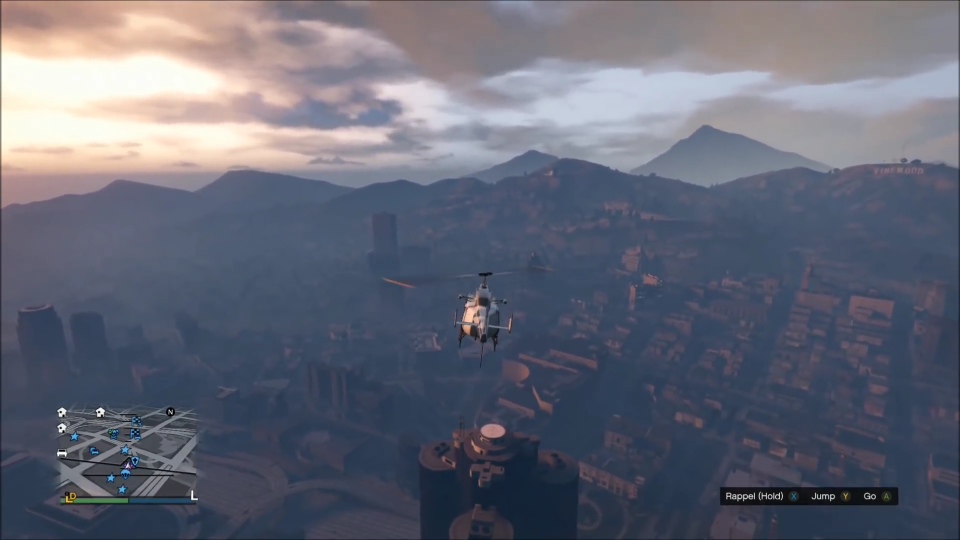Choose the blue shield blip on minimap
This screenshot has width=960, height=540.
point(135,460)
